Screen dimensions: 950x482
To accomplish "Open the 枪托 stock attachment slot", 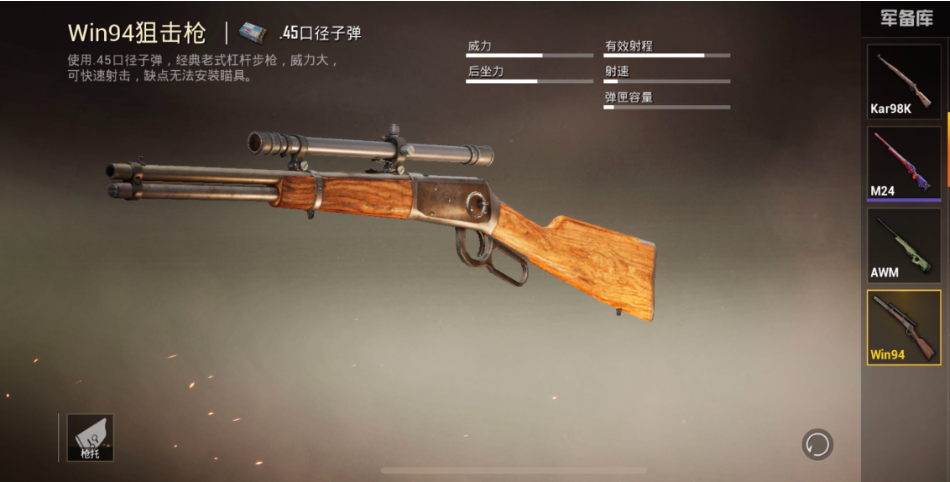I will 90,437.
